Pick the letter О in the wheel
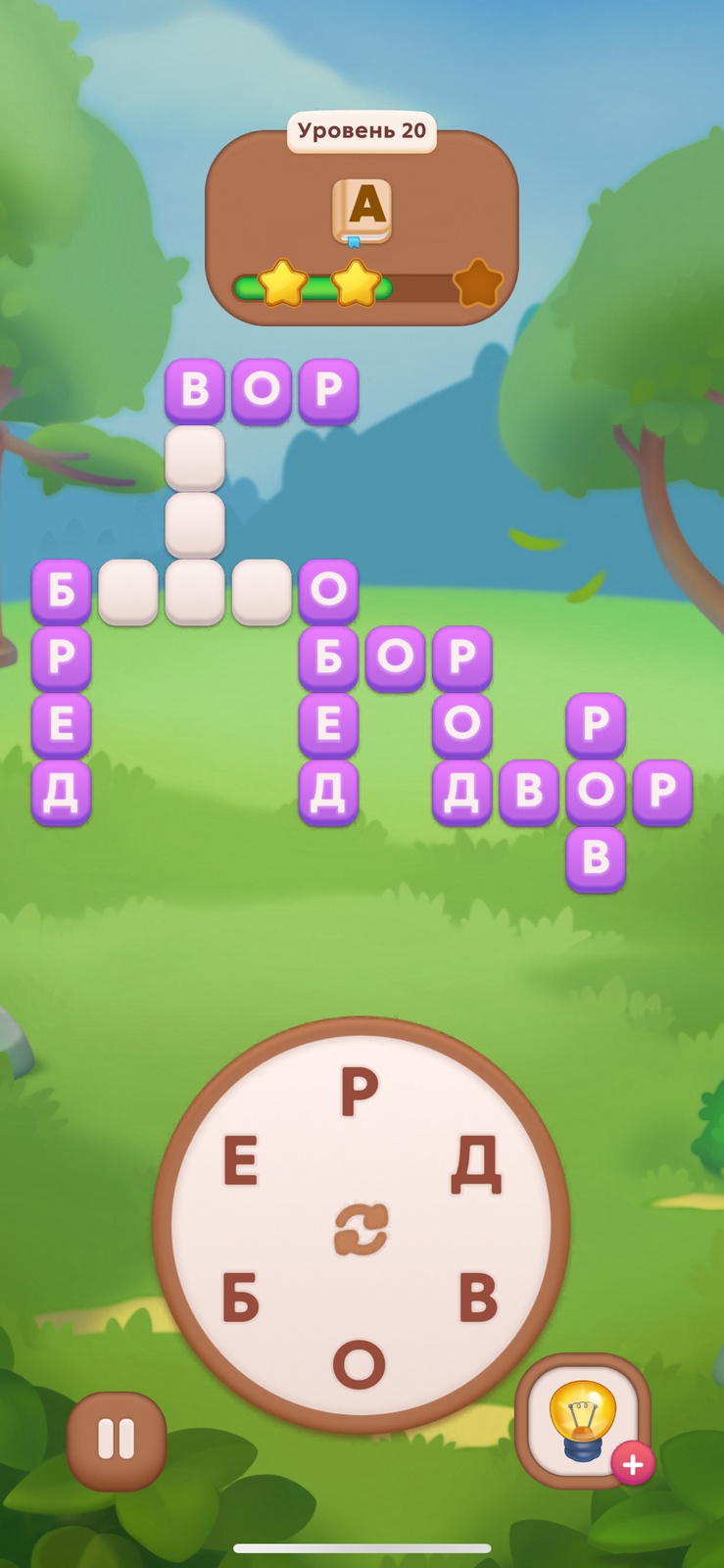The height and width of the screenshot is (1568, 724). pos(359,1364)
